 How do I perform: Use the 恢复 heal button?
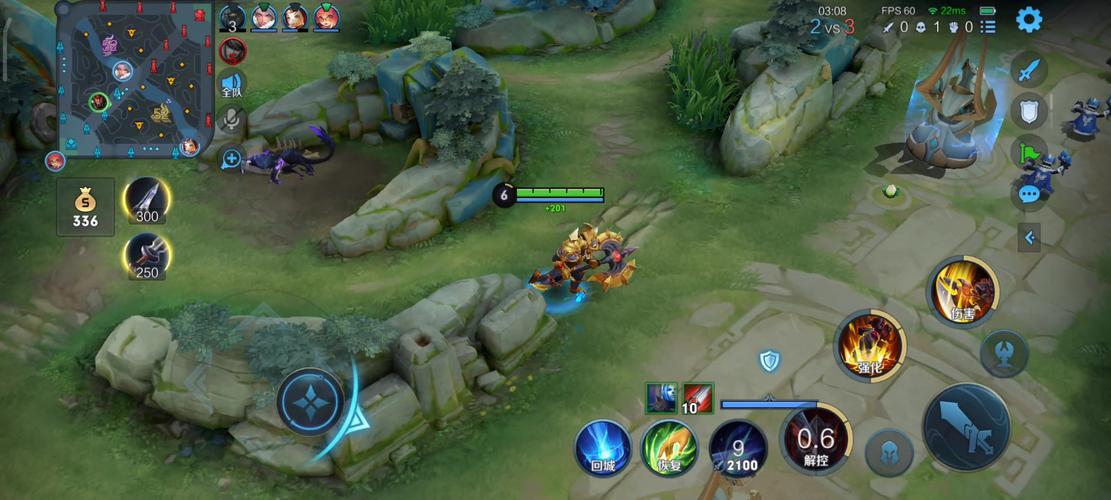coord(668,447)
